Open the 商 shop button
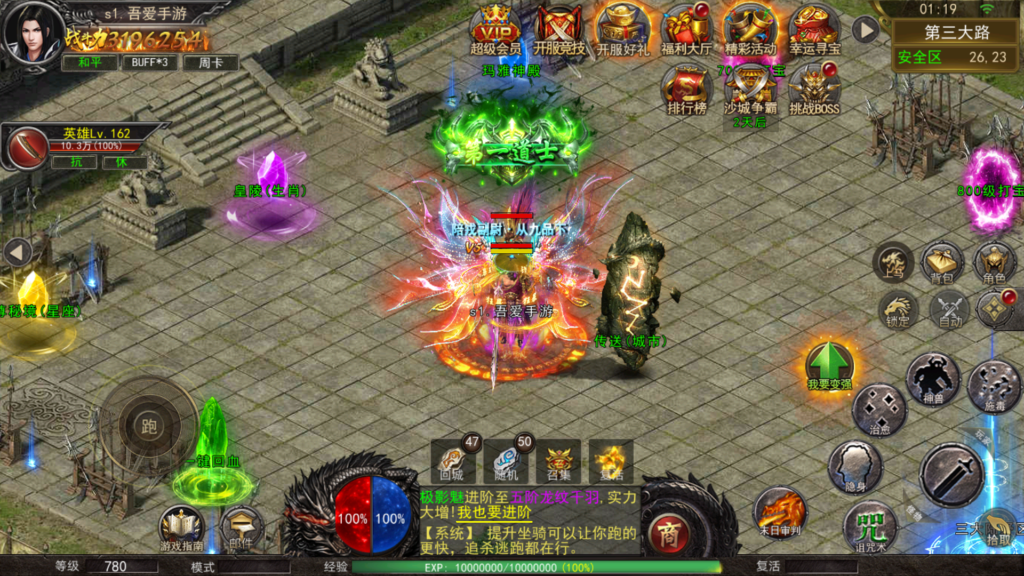The image size is (1024, 576). [x=667, y=533]
